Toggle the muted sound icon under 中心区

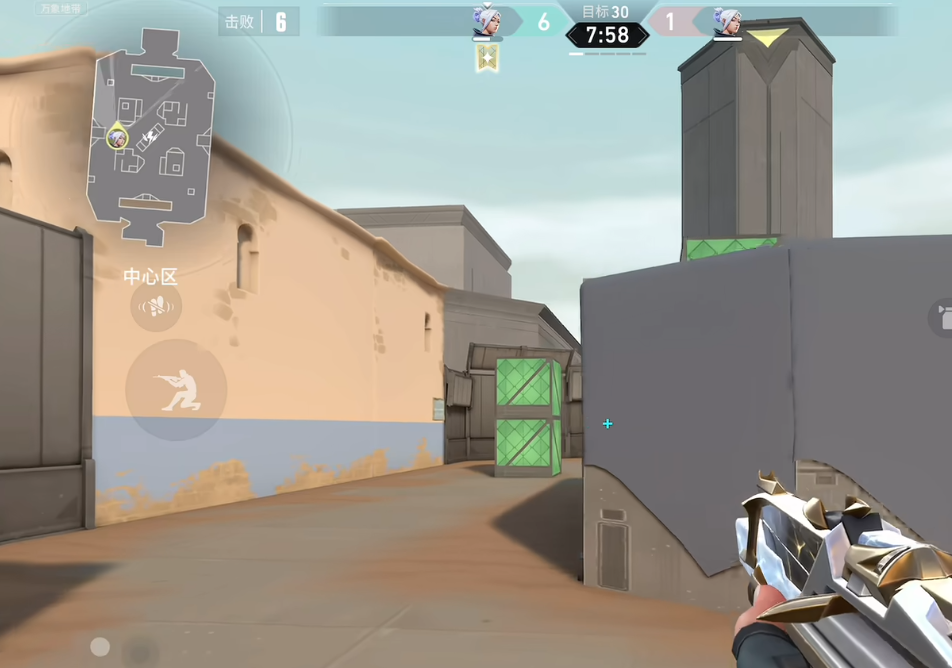tap(156, 306)
